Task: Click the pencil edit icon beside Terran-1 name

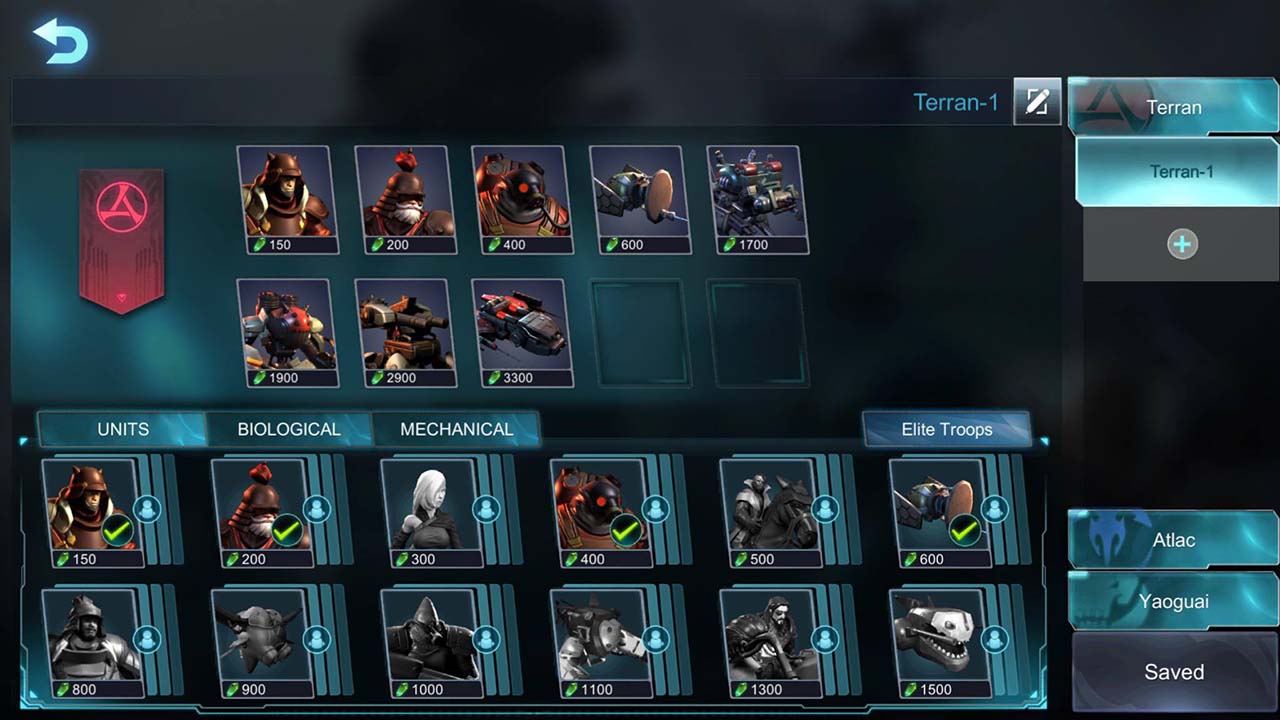Action: pyautogui.click(x=1037, y=102)
